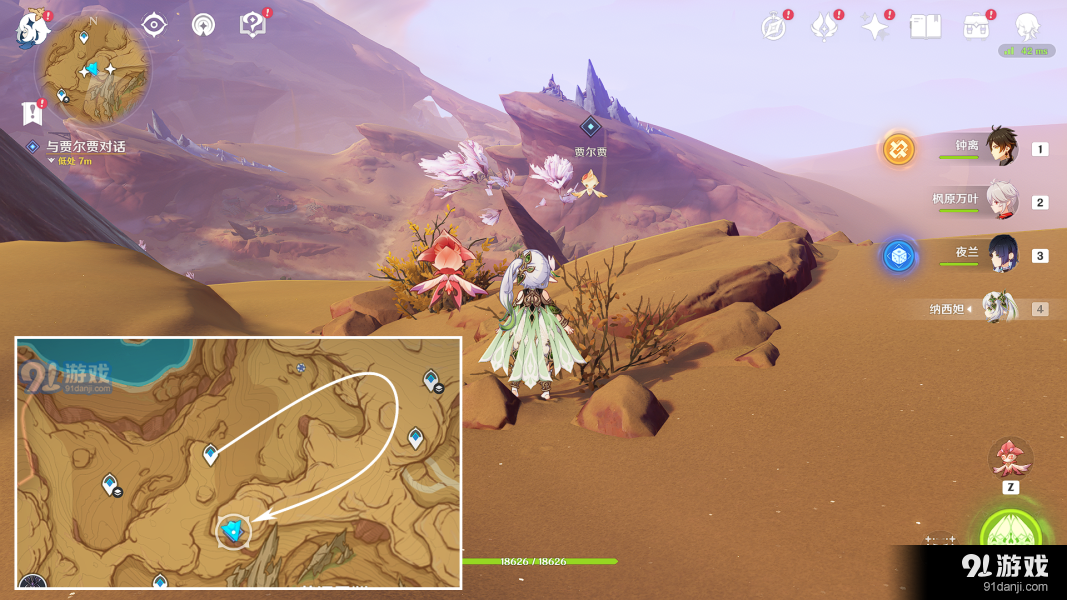This screenshot has height=600, width=1067.
Task: Click the diamond eye icon beside minimap
Action: tap(154, 25)
